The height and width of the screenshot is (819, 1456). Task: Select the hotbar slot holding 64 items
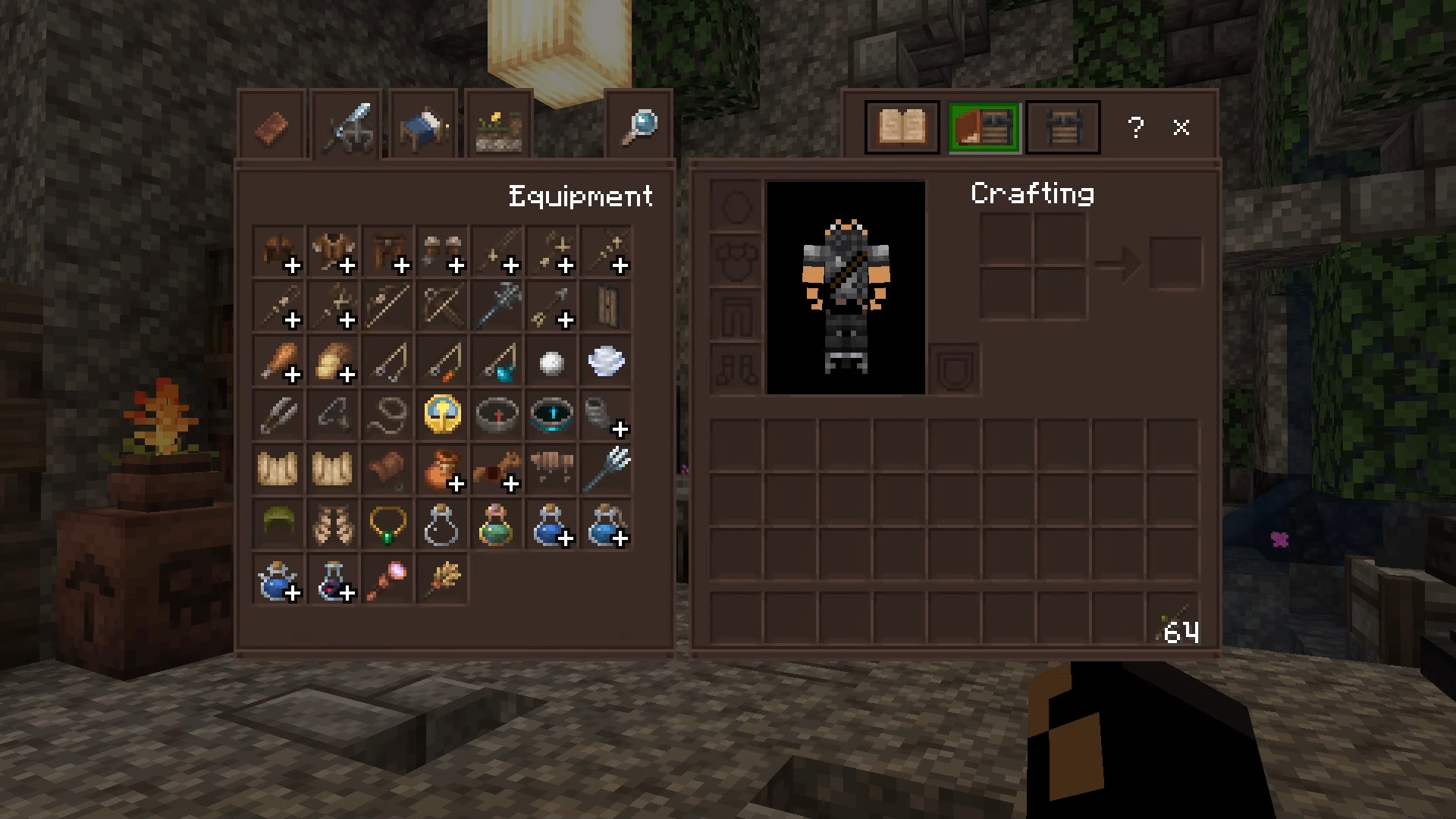pos(1173,619)
